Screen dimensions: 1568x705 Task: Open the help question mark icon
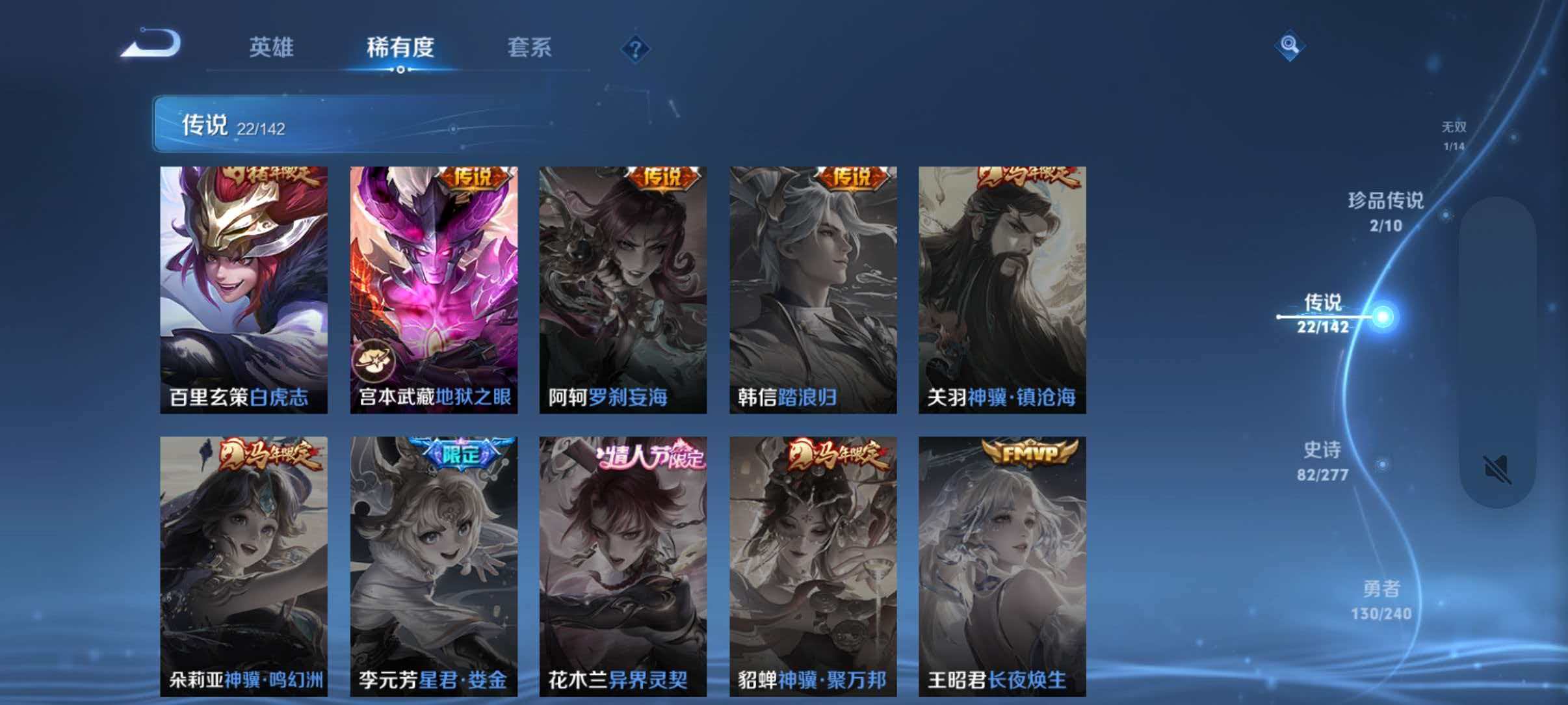pos(636,49)
